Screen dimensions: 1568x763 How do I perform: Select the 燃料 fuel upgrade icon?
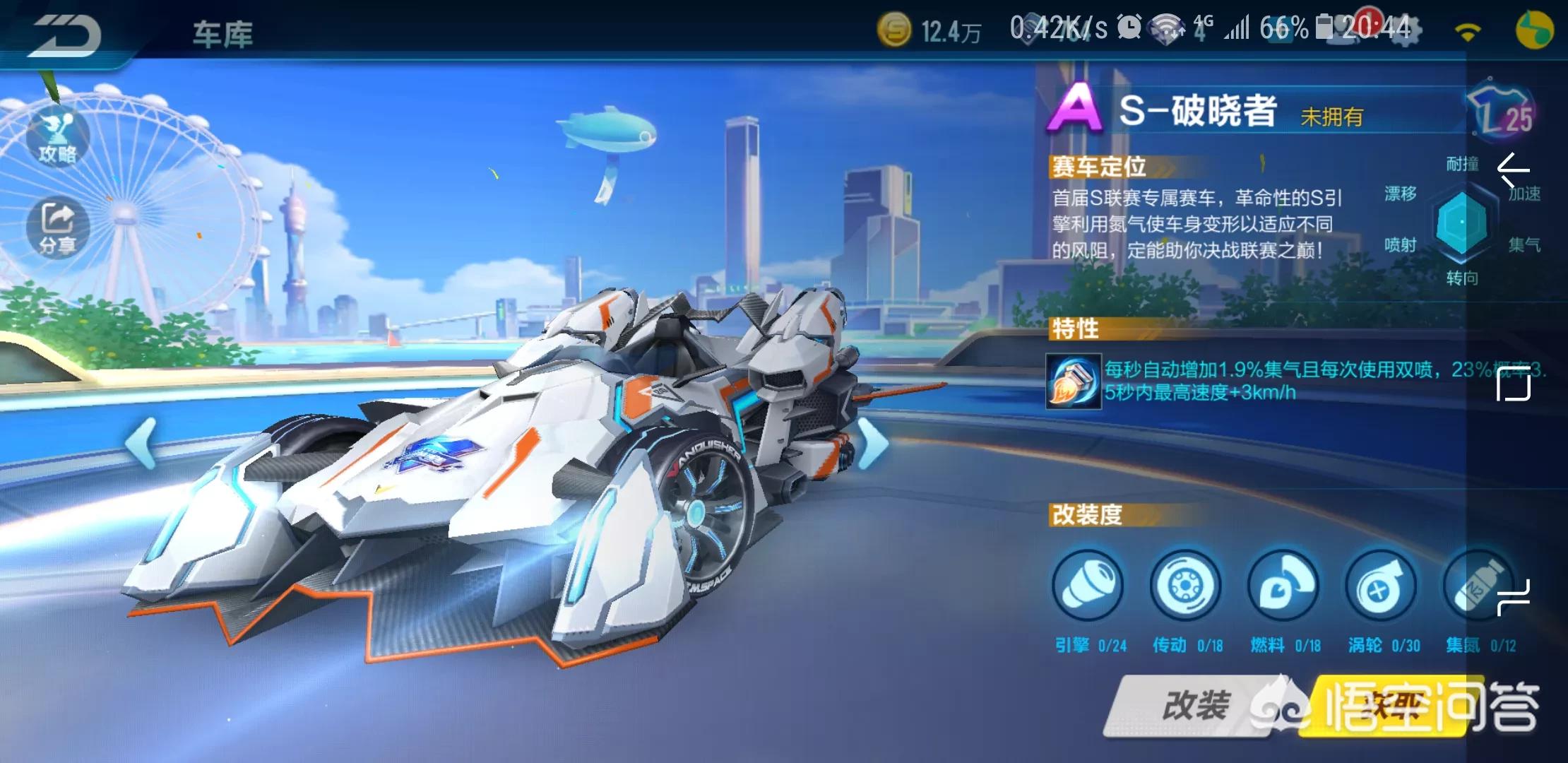point(1283,586)
